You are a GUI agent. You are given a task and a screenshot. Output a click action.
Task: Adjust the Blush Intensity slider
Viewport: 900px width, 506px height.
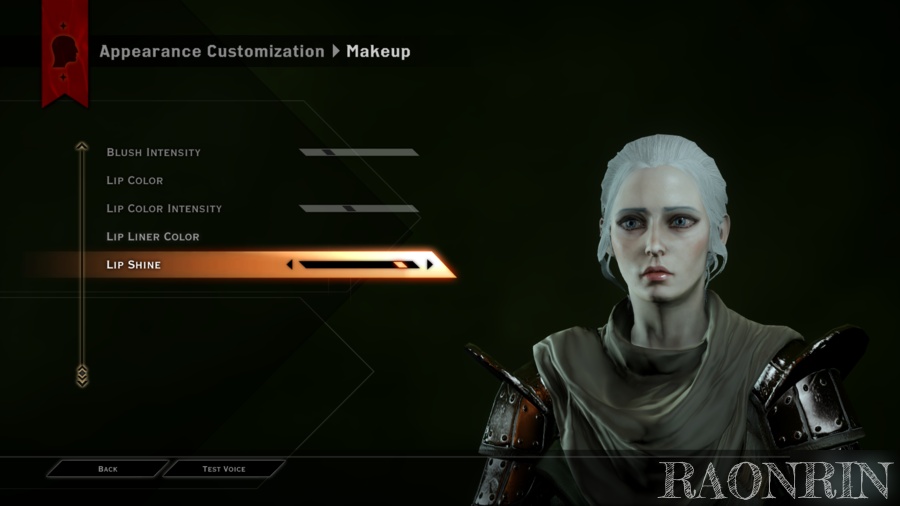358,153
